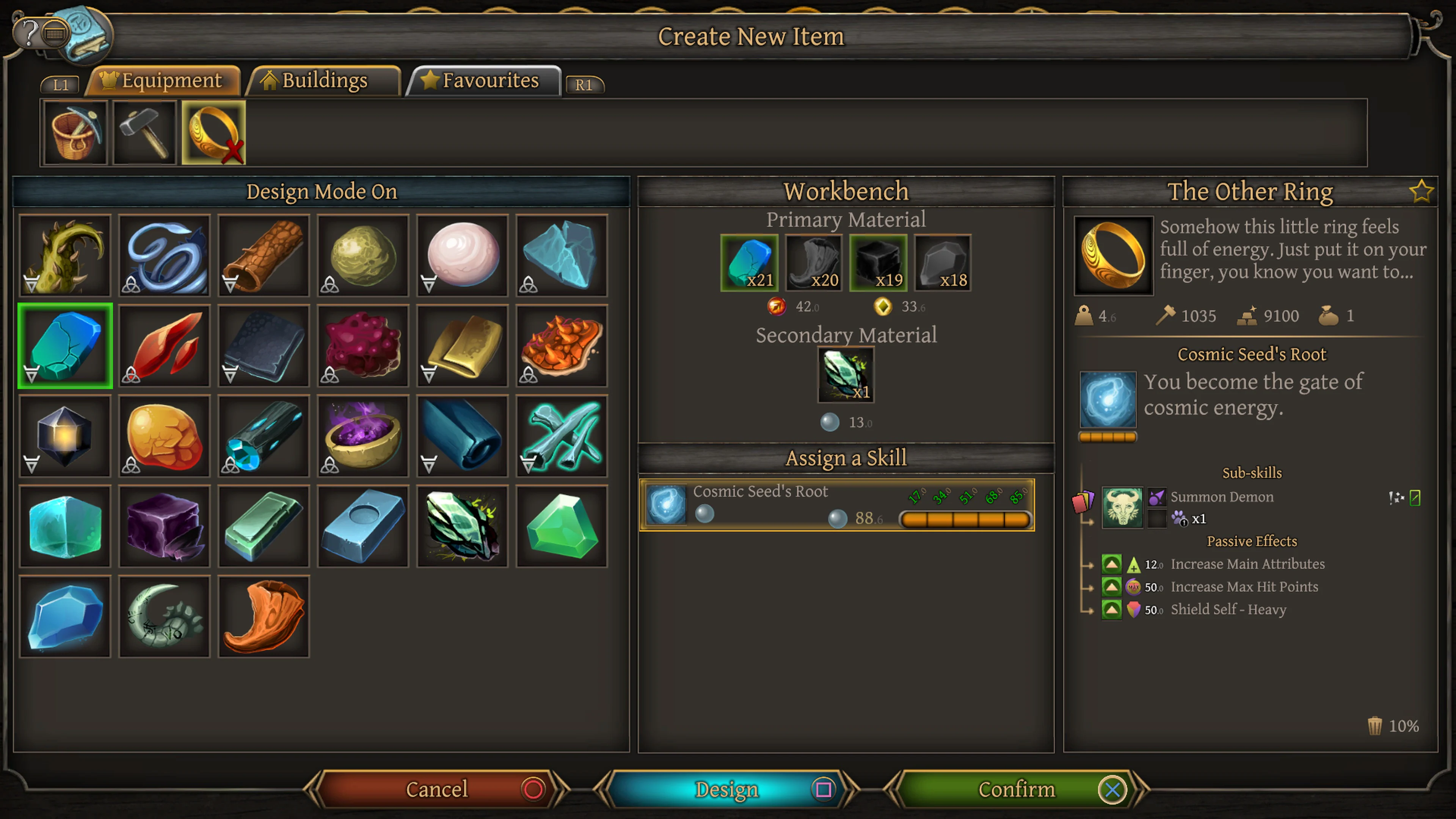Select the purple cube material
This screenshot has height=819, width=1456.
pyautogui.click(x=165, y=526)
